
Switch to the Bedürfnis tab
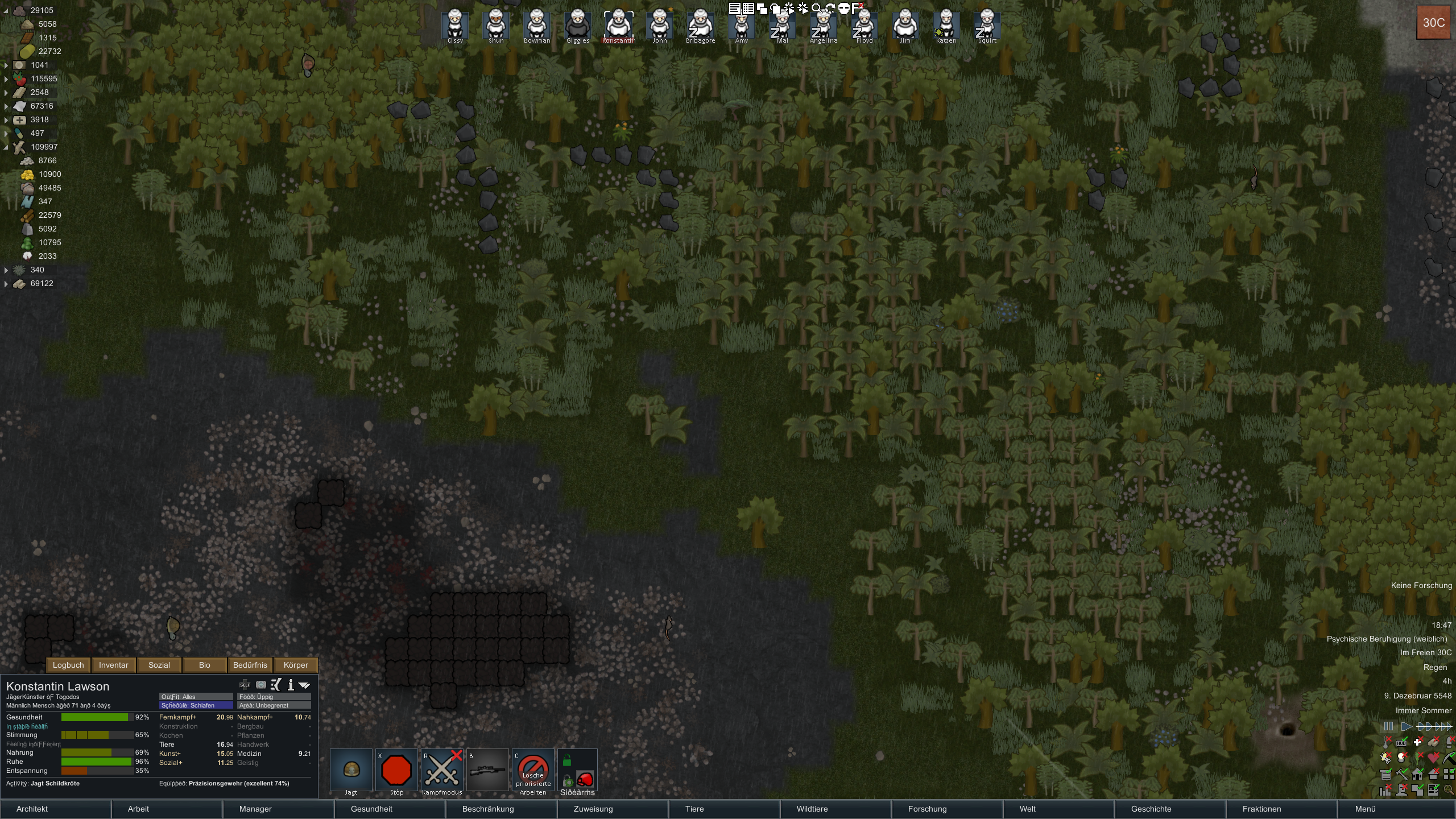coord(250,665)
